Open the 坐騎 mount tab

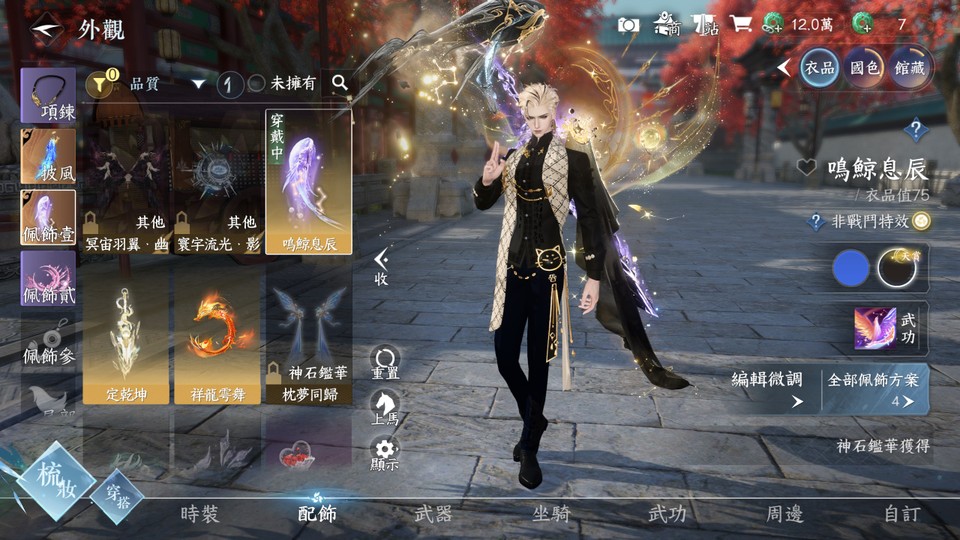(550, 514)
